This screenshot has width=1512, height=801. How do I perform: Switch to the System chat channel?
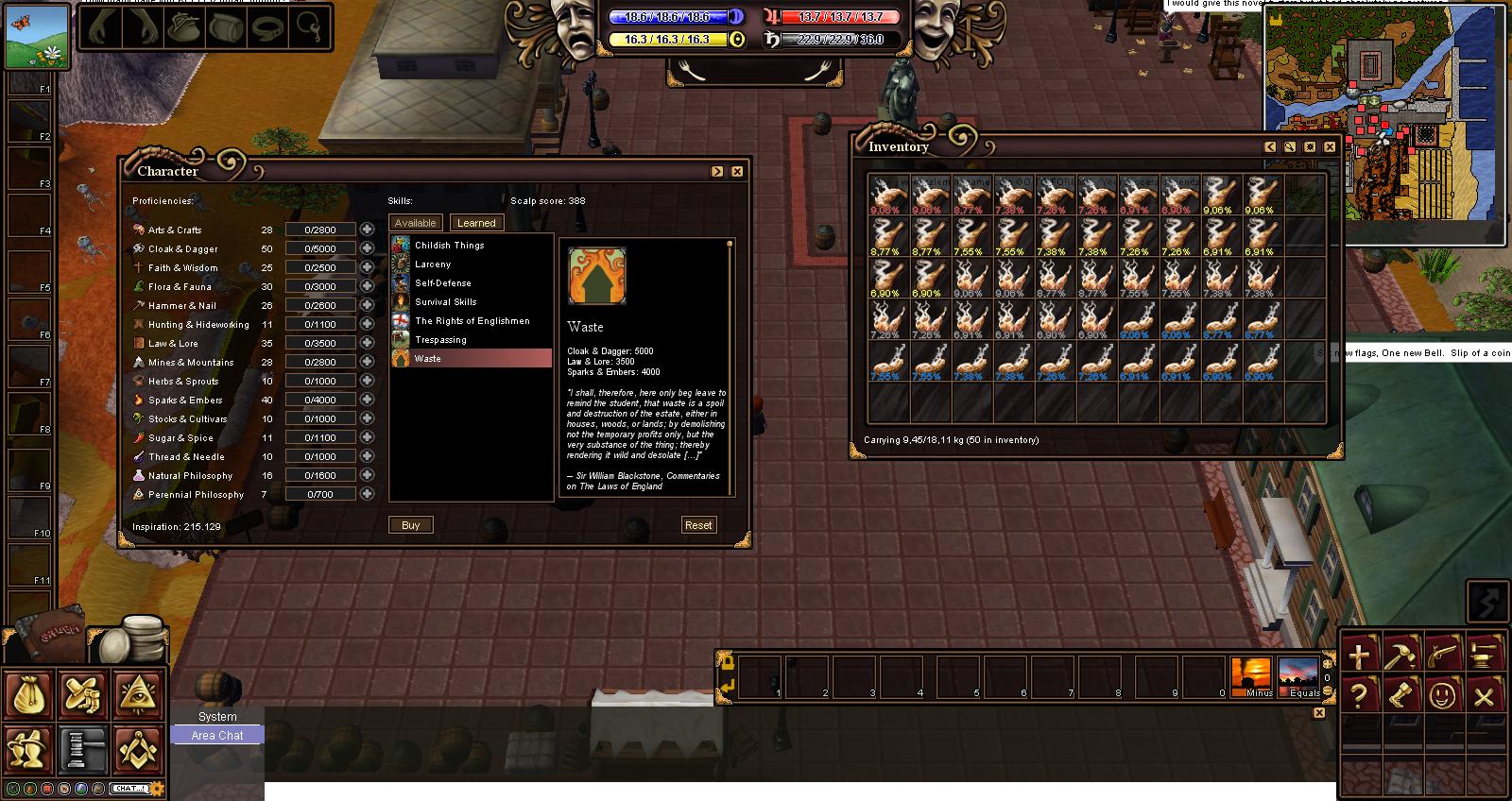[x=217, y=717]
